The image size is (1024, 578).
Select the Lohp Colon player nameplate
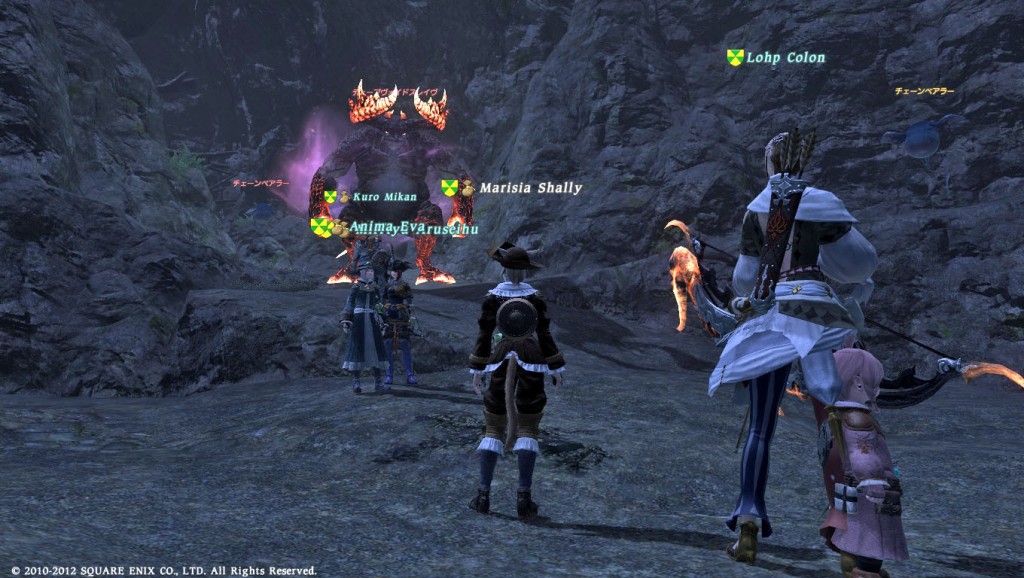785,58
